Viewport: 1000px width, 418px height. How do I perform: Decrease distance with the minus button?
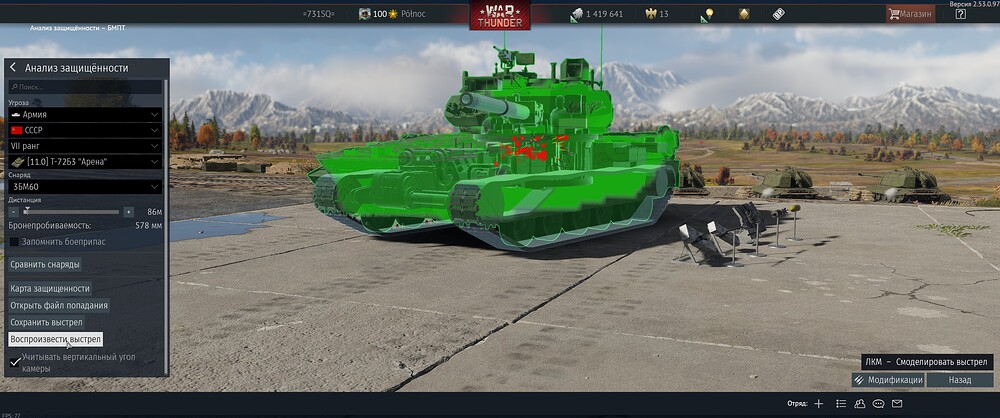pos(13,212)
